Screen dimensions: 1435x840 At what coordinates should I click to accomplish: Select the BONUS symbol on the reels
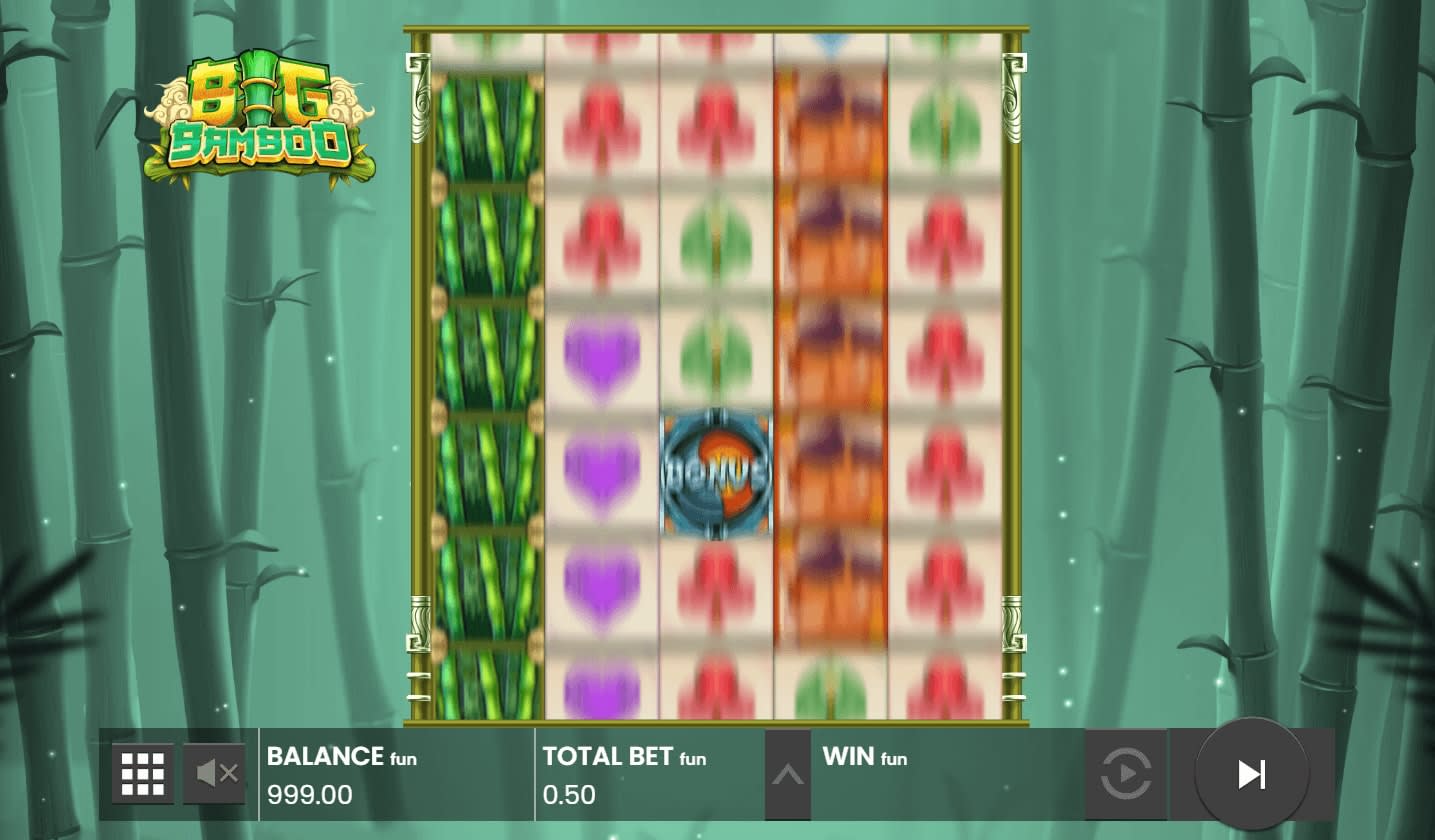(716, 472)
